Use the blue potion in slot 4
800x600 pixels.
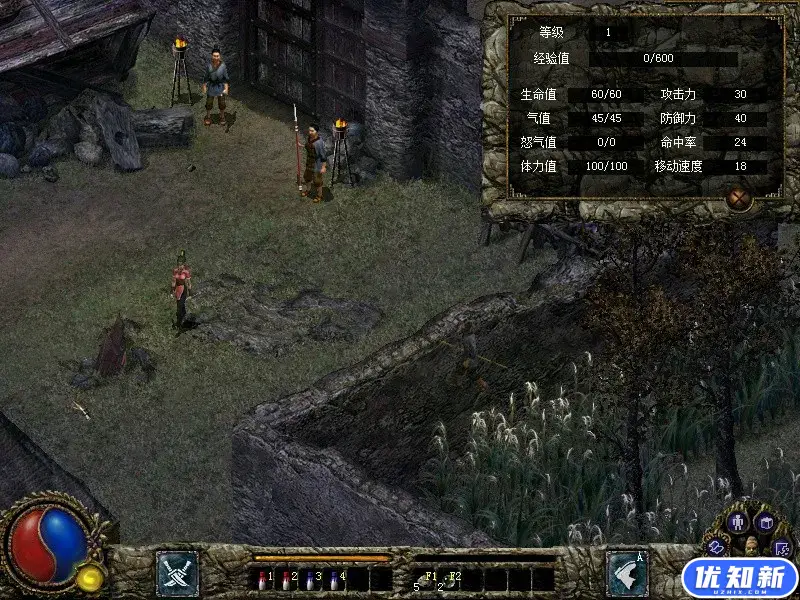pos(334,578)
